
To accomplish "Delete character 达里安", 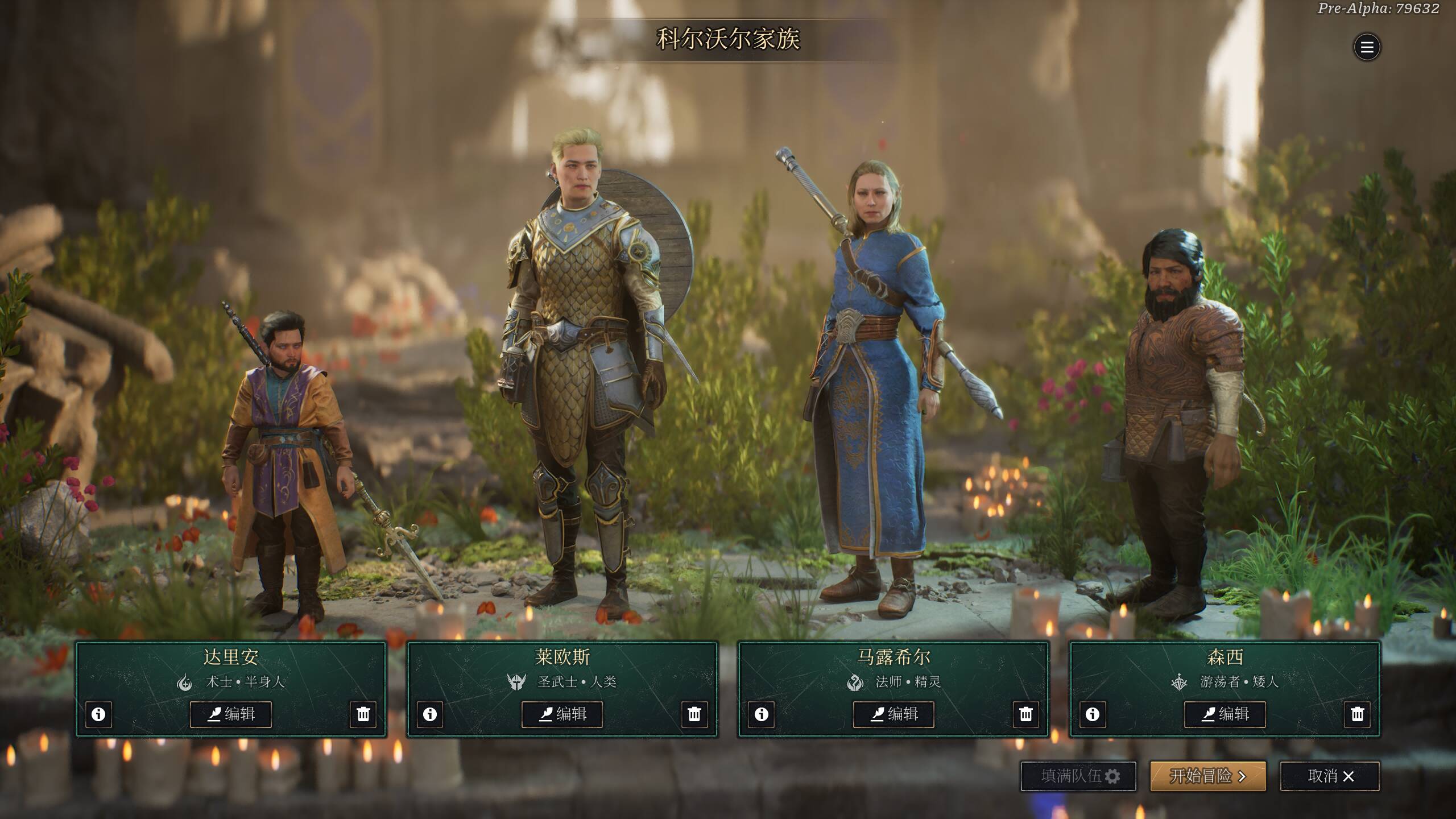I will (363, 714).
